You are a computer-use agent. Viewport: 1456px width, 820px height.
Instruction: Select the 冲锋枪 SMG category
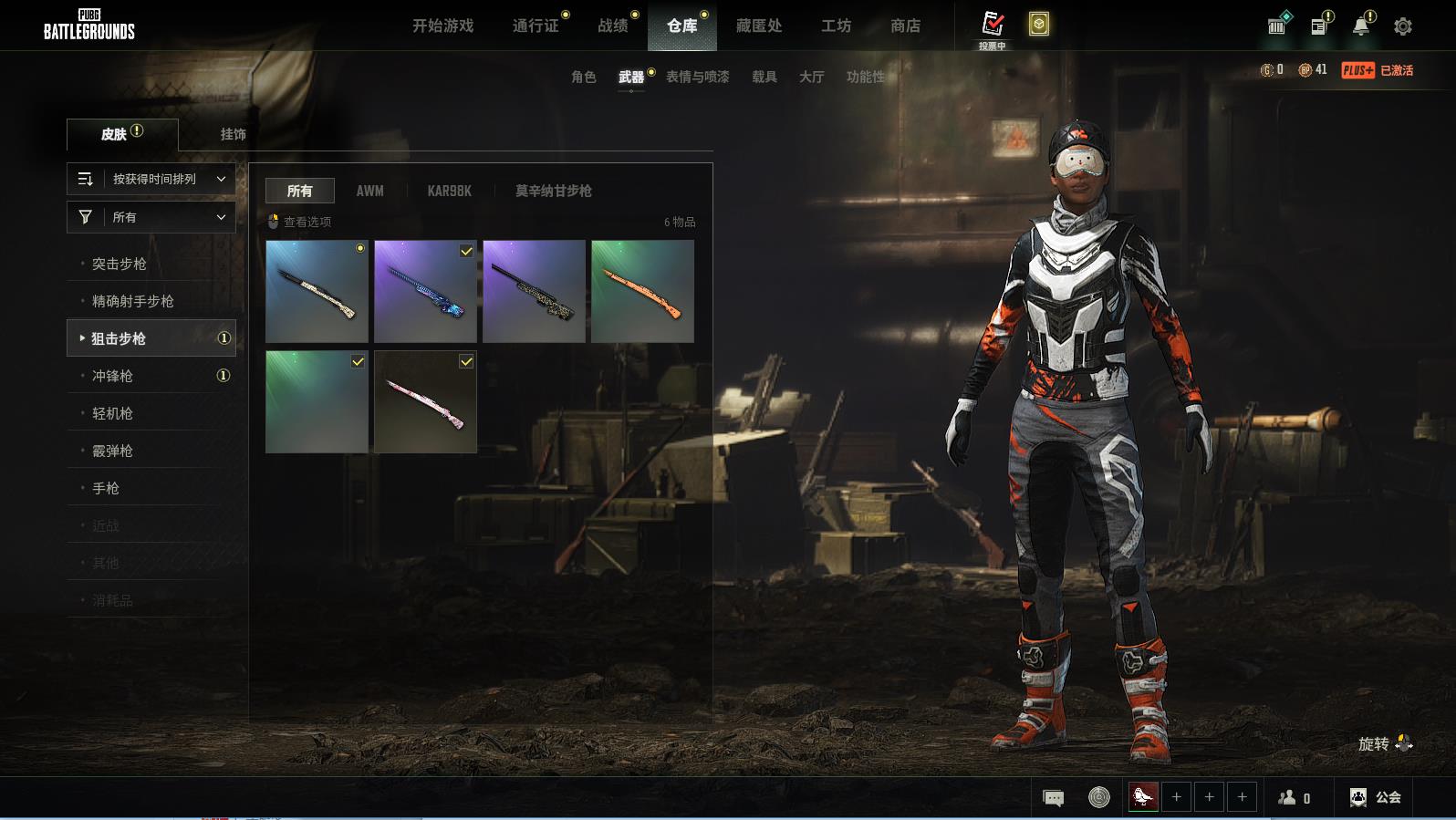112,376
